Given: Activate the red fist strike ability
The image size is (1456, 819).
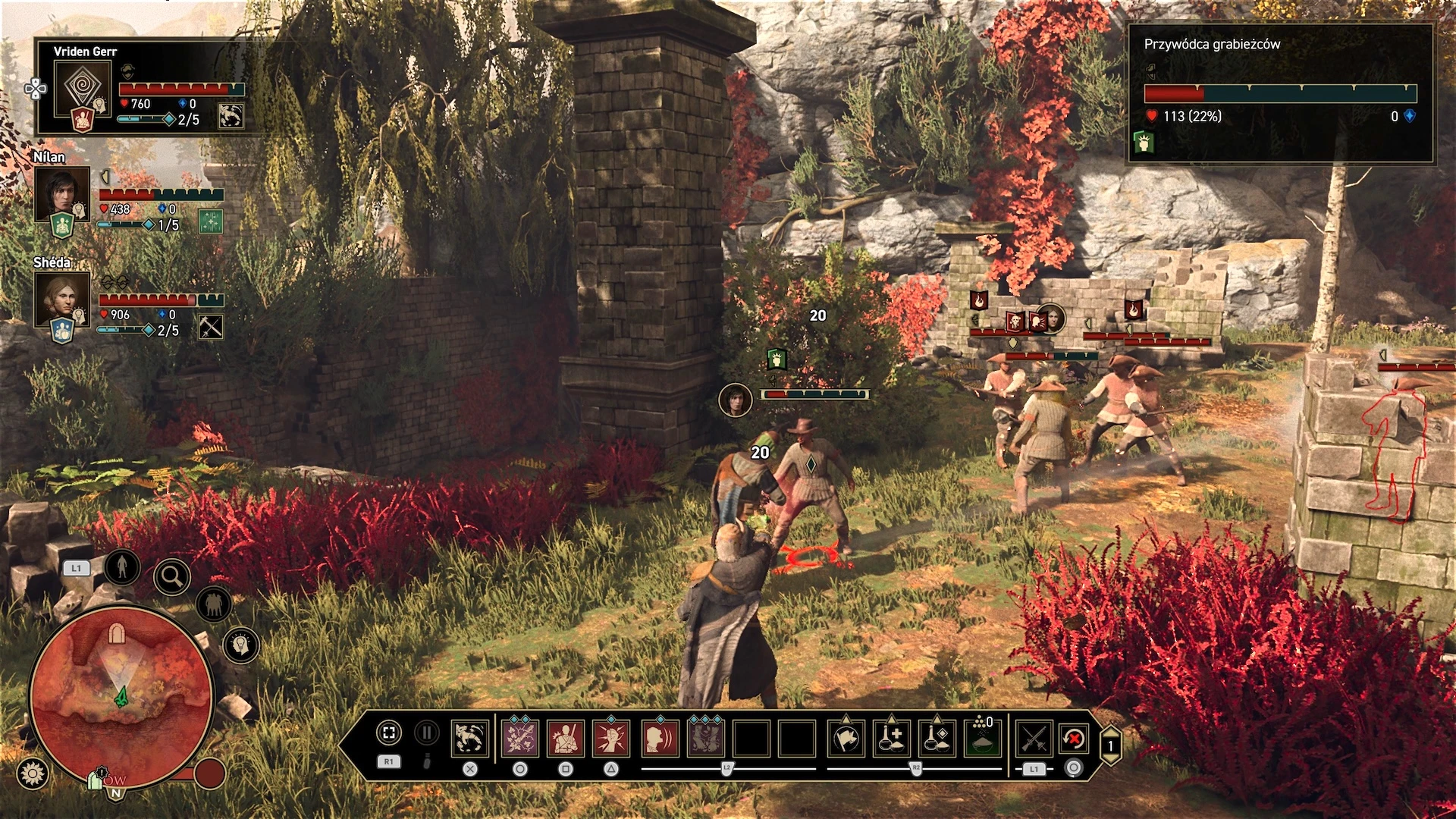Looking at the screenshot, I should click(611, 738).
